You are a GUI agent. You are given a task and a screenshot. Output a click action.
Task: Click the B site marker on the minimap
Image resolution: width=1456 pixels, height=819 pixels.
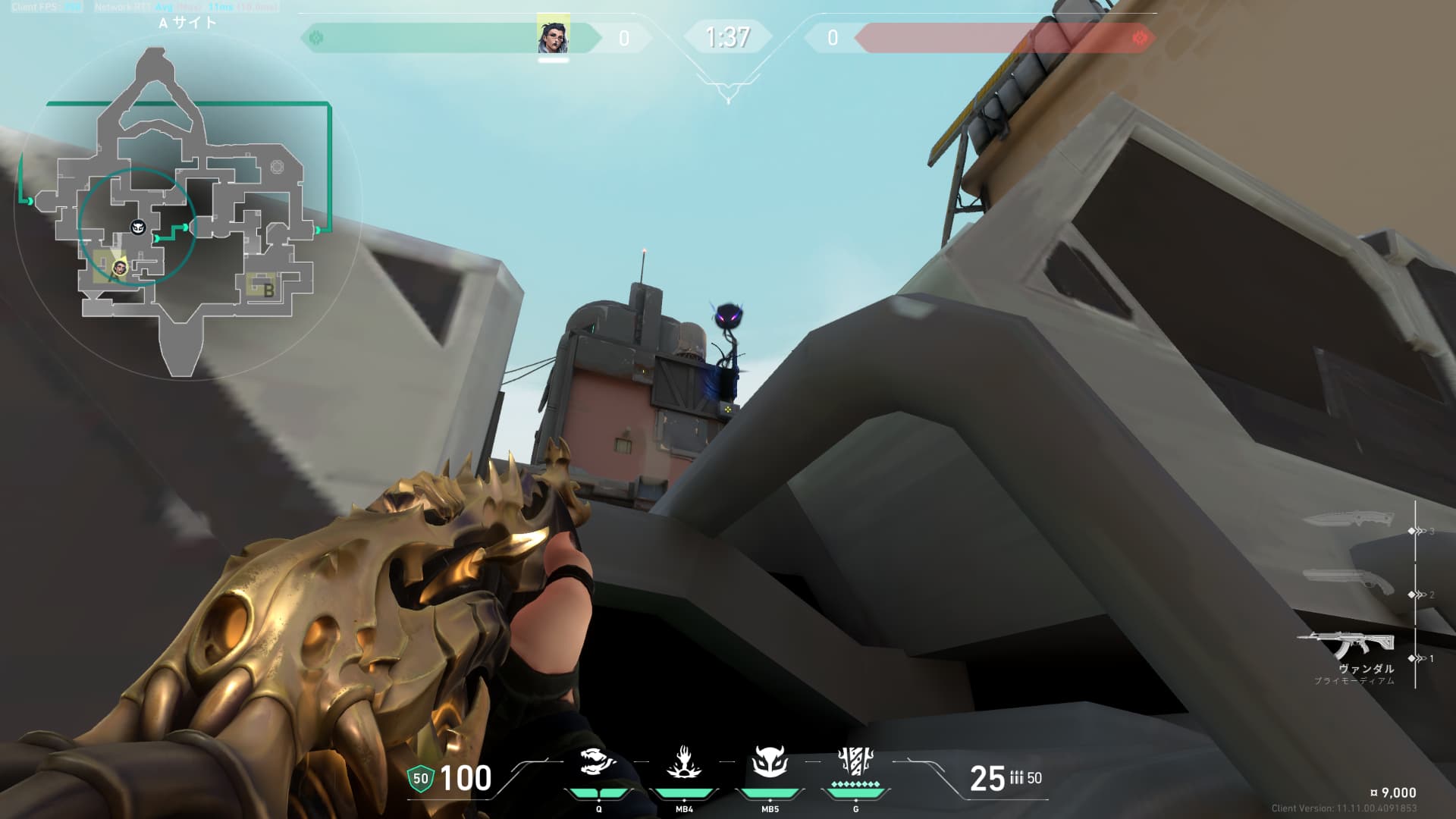coord(268,289)
